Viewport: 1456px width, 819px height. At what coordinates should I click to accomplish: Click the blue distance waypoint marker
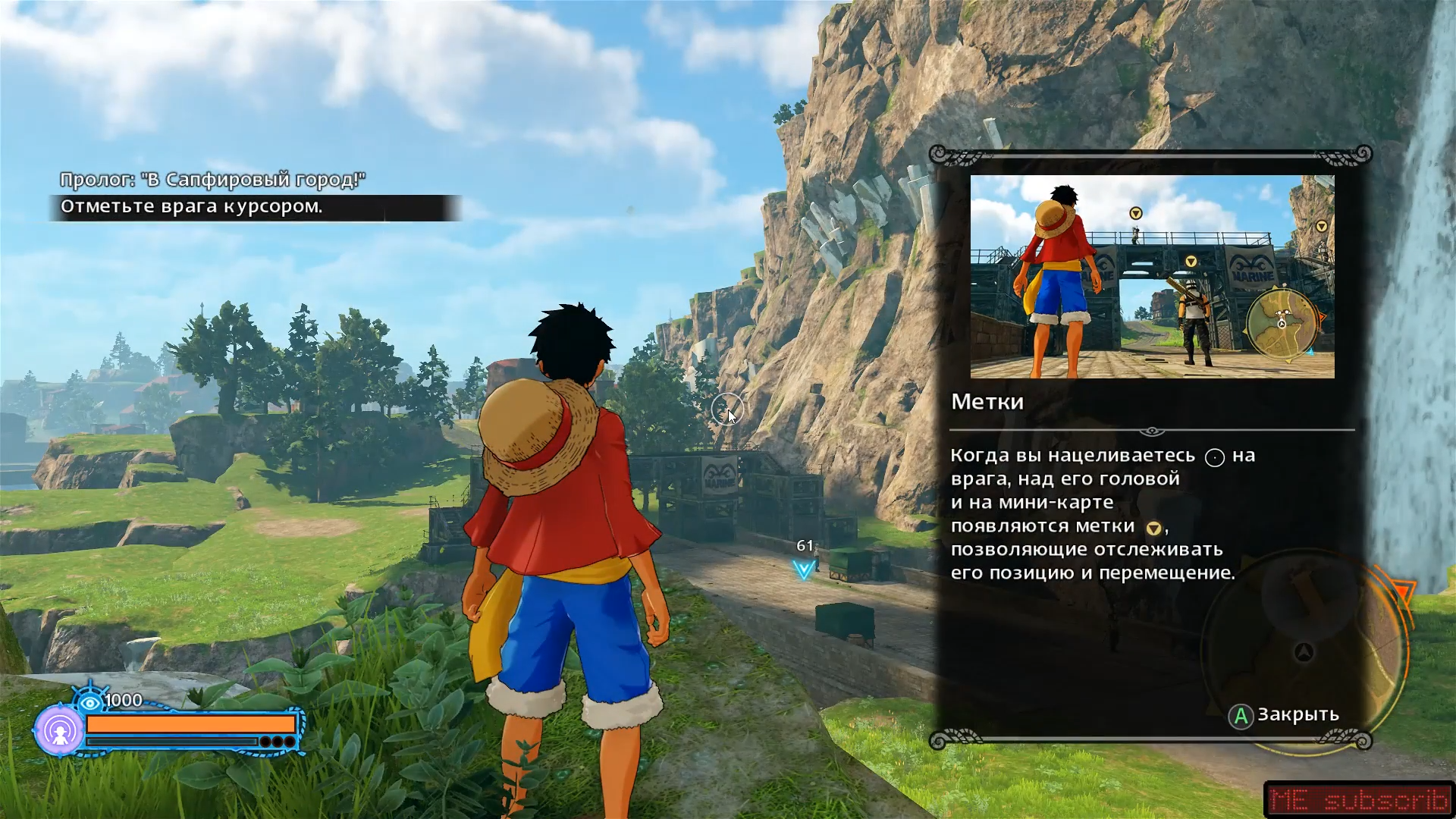tap(804, 569)
